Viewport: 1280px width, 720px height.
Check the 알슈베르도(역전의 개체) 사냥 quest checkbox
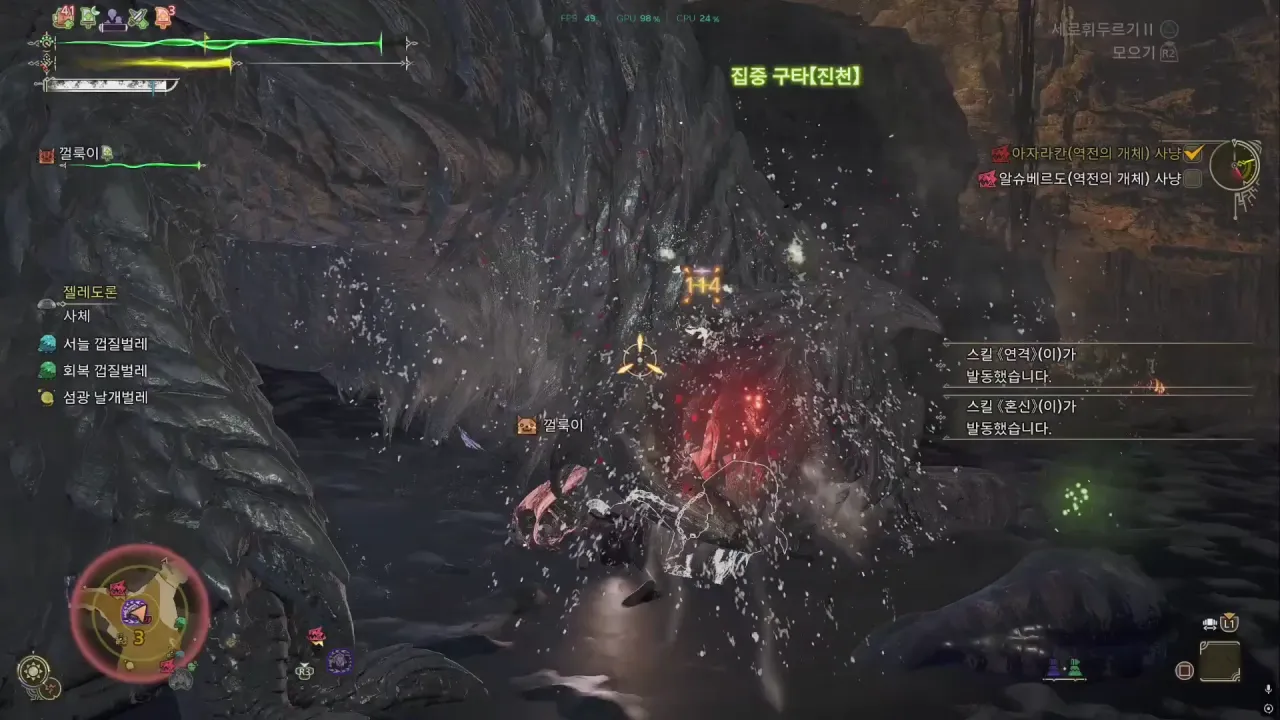(1193, 177)
